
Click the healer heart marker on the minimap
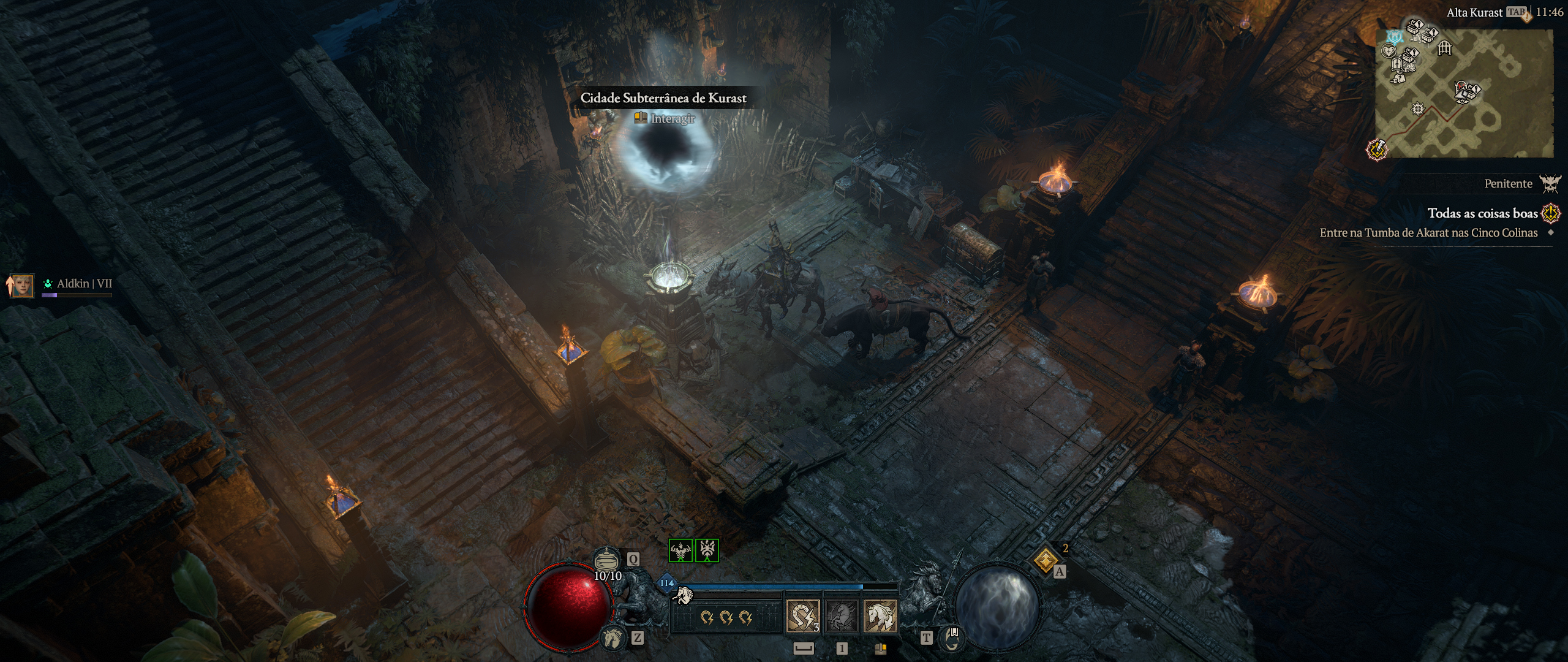[x=1389, y=51]
